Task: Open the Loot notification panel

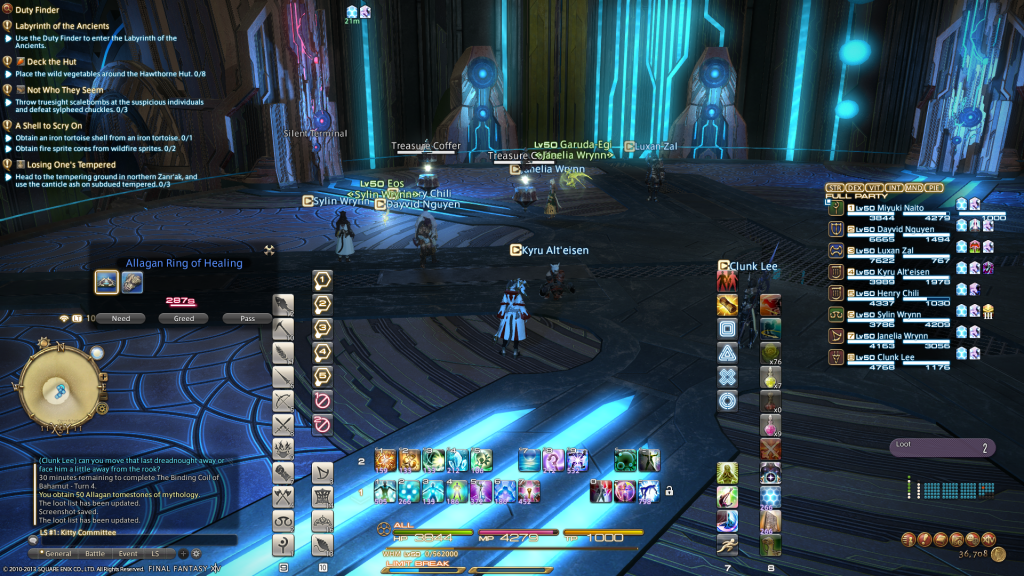Action: pyautogui.click(x=942, y=449)
